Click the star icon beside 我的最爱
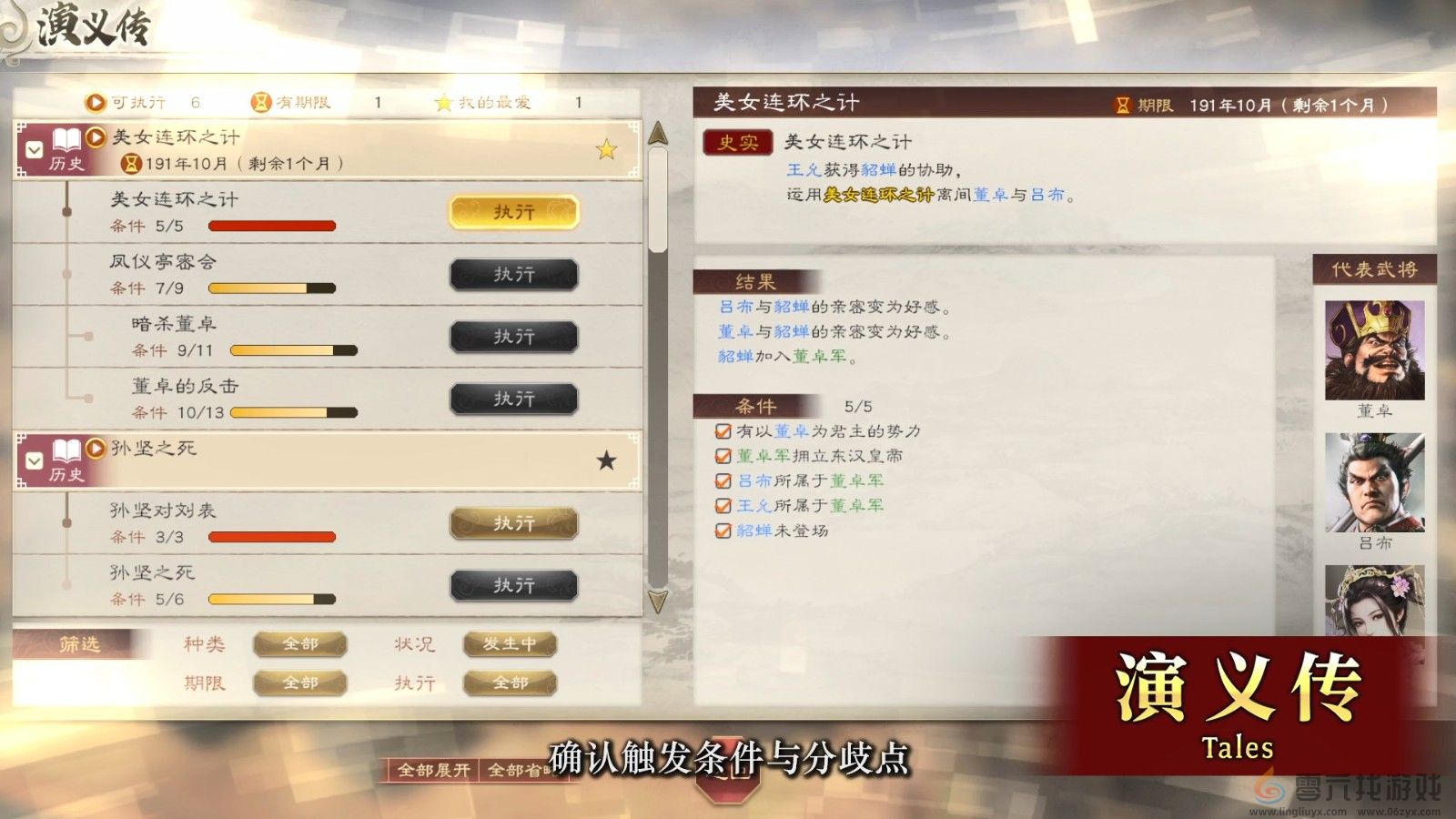The image size is (1456, 819). [x=442, y=102]
